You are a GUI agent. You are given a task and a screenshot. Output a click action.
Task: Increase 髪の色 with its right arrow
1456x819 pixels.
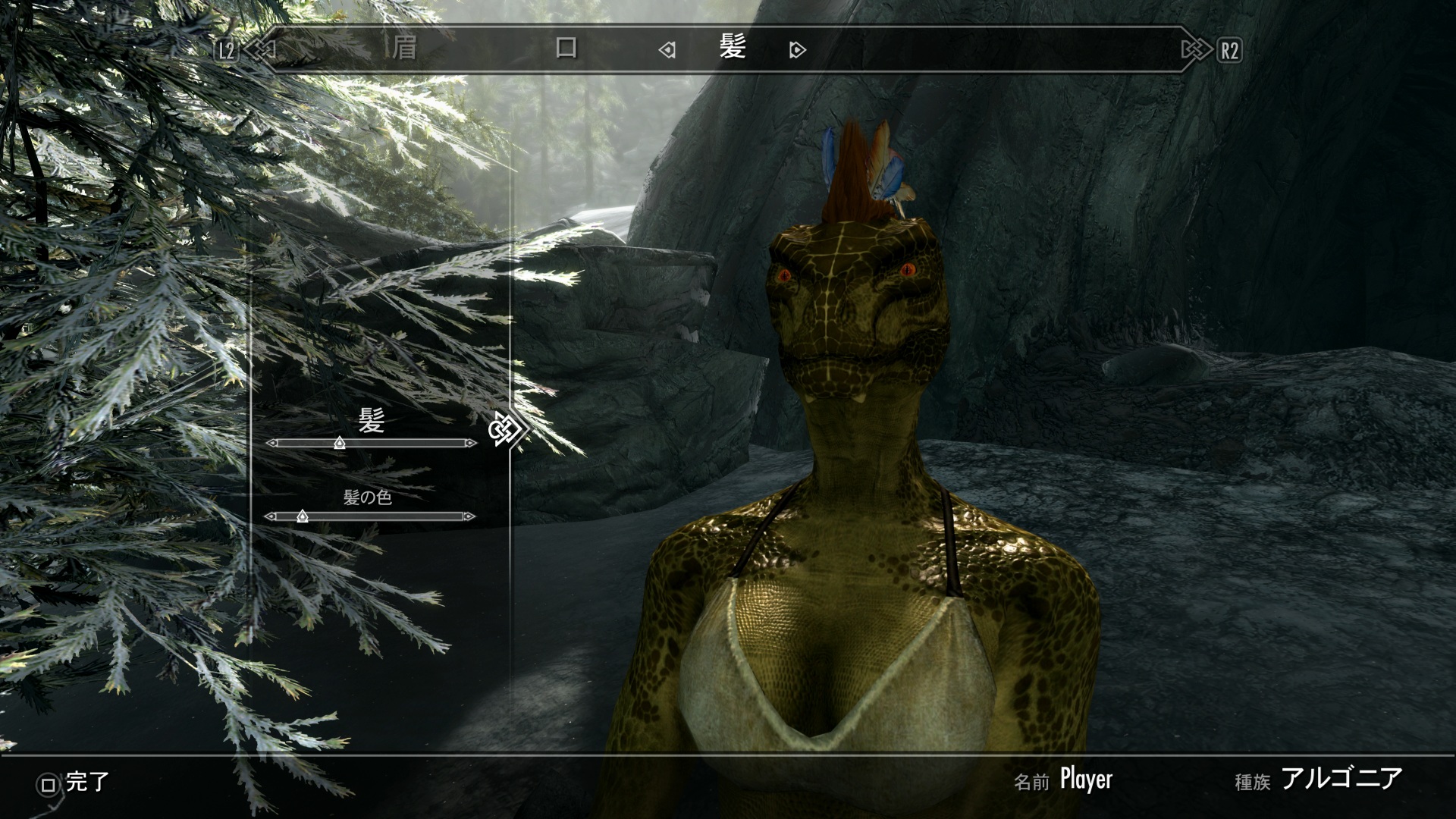[470, 516]
